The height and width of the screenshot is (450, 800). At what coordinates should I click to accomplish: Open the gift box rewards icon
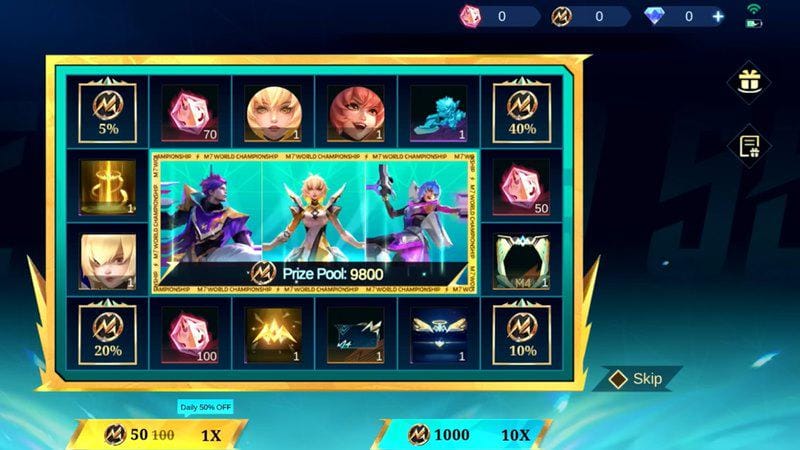(x=747, y=81)
